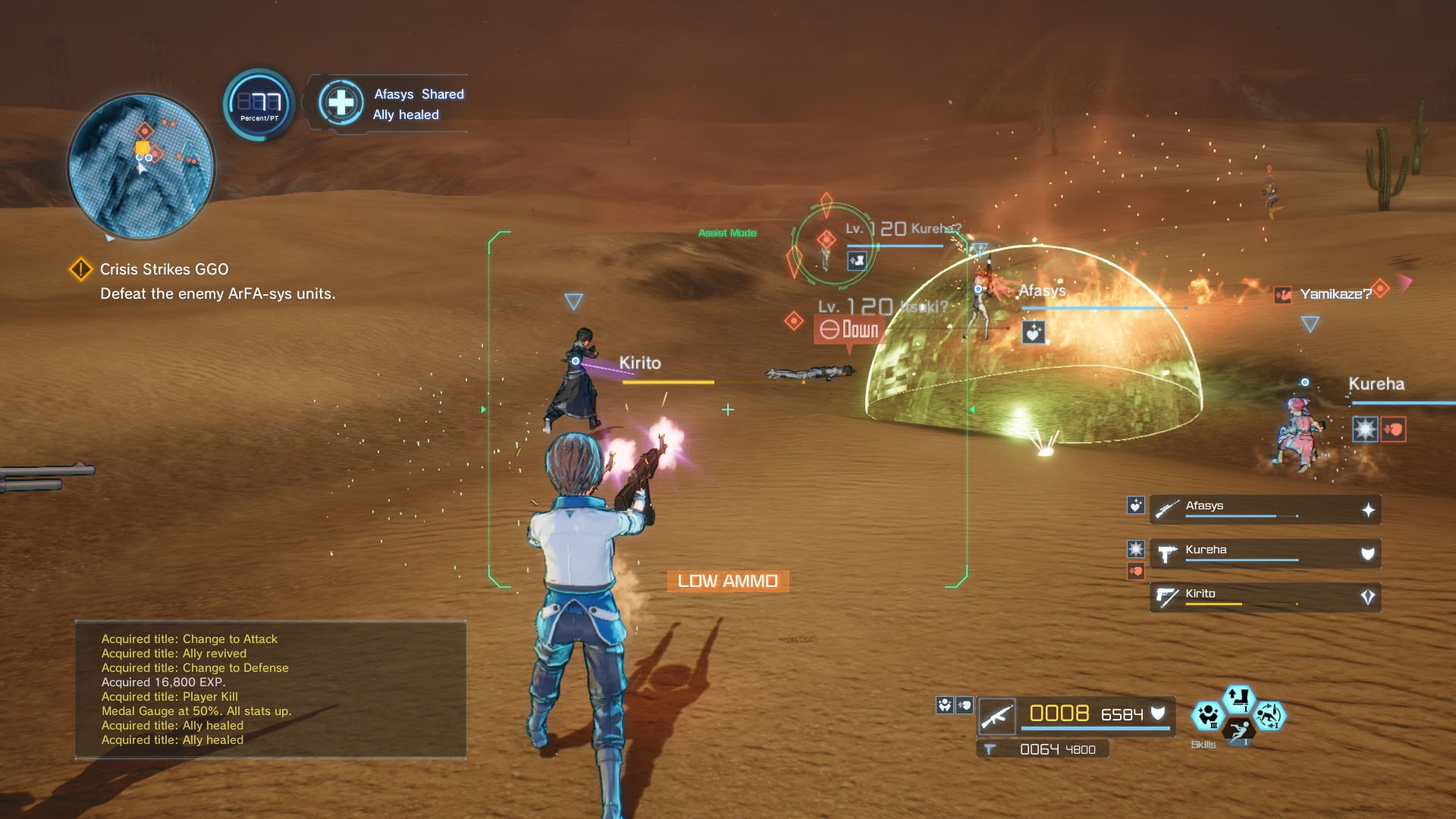Click the grenade icon on the secondary ammo bar
Screen dimensions: 1456x819
click(990, 749)
